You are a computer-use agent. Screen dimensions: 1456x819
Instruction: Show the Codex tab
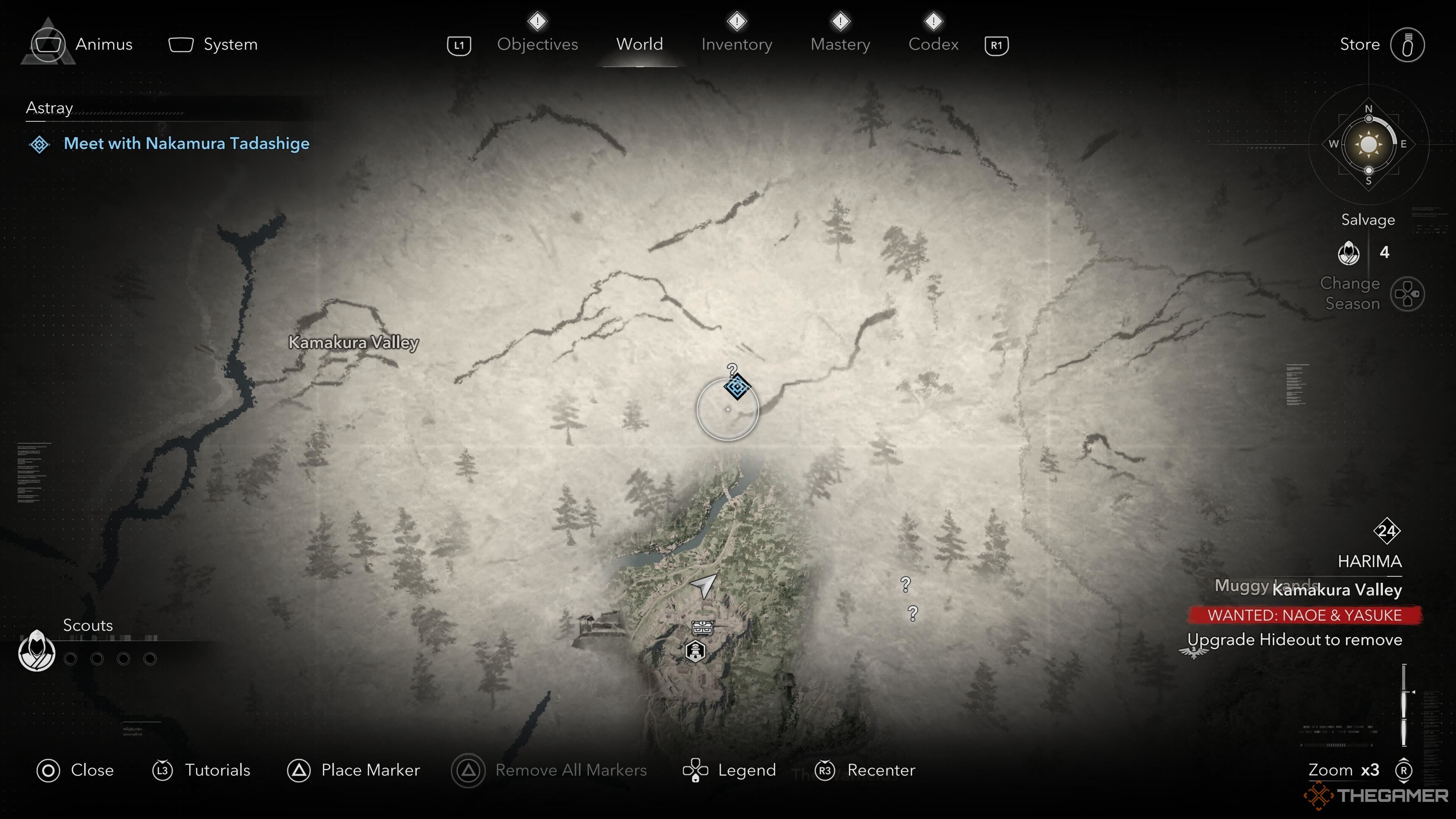coord(933,44)
